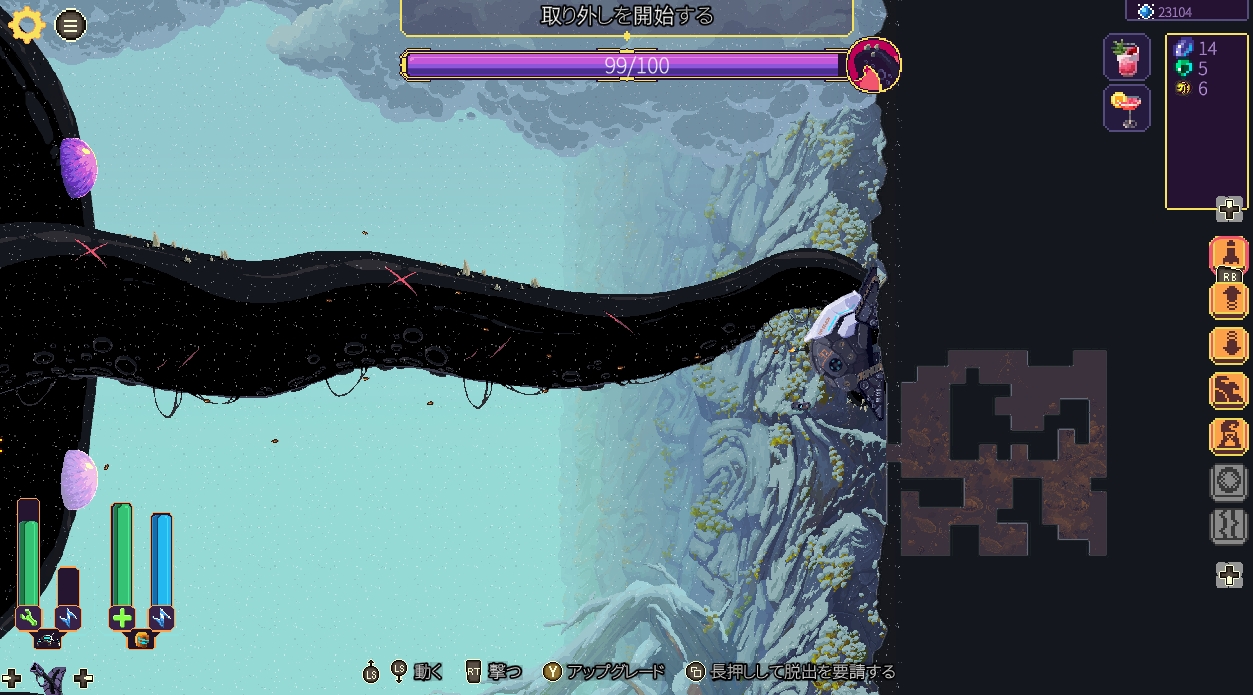Select the orange-garnished martini glass slot
Viewport: 1253px width, 695px height.
tap(1127, 108)
